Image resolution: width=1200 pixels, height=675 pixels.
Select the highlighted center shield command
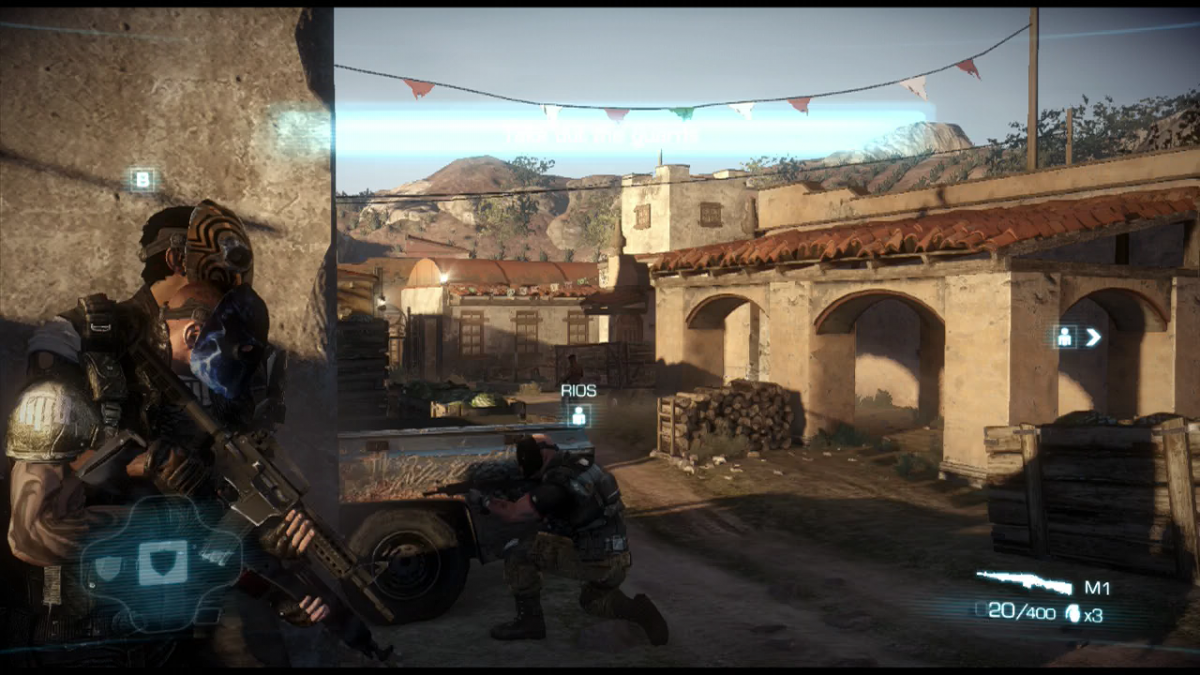tap(161, 562)
